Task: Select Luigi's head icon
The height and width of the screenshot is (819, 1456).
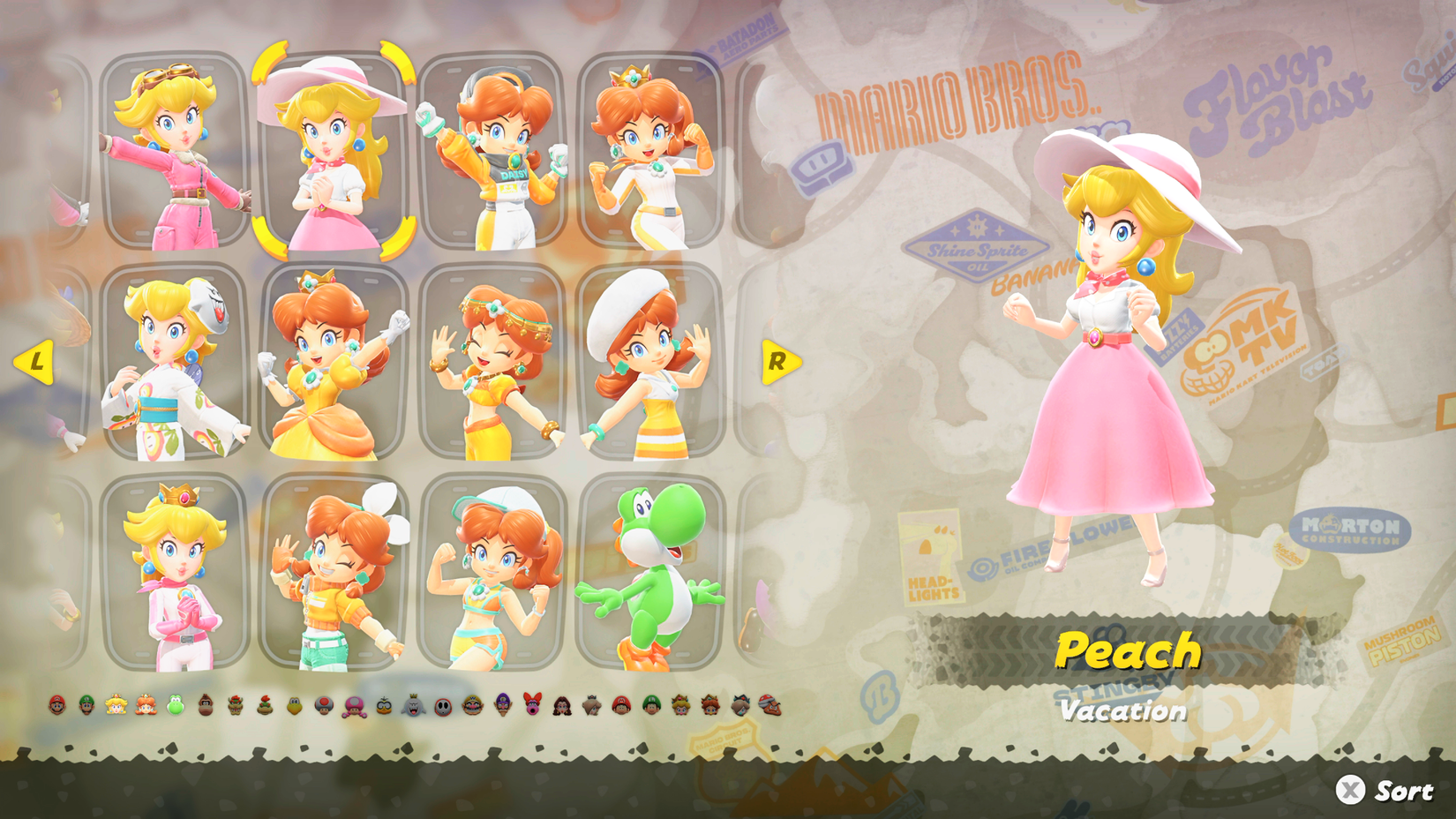Action: [86, 704]
